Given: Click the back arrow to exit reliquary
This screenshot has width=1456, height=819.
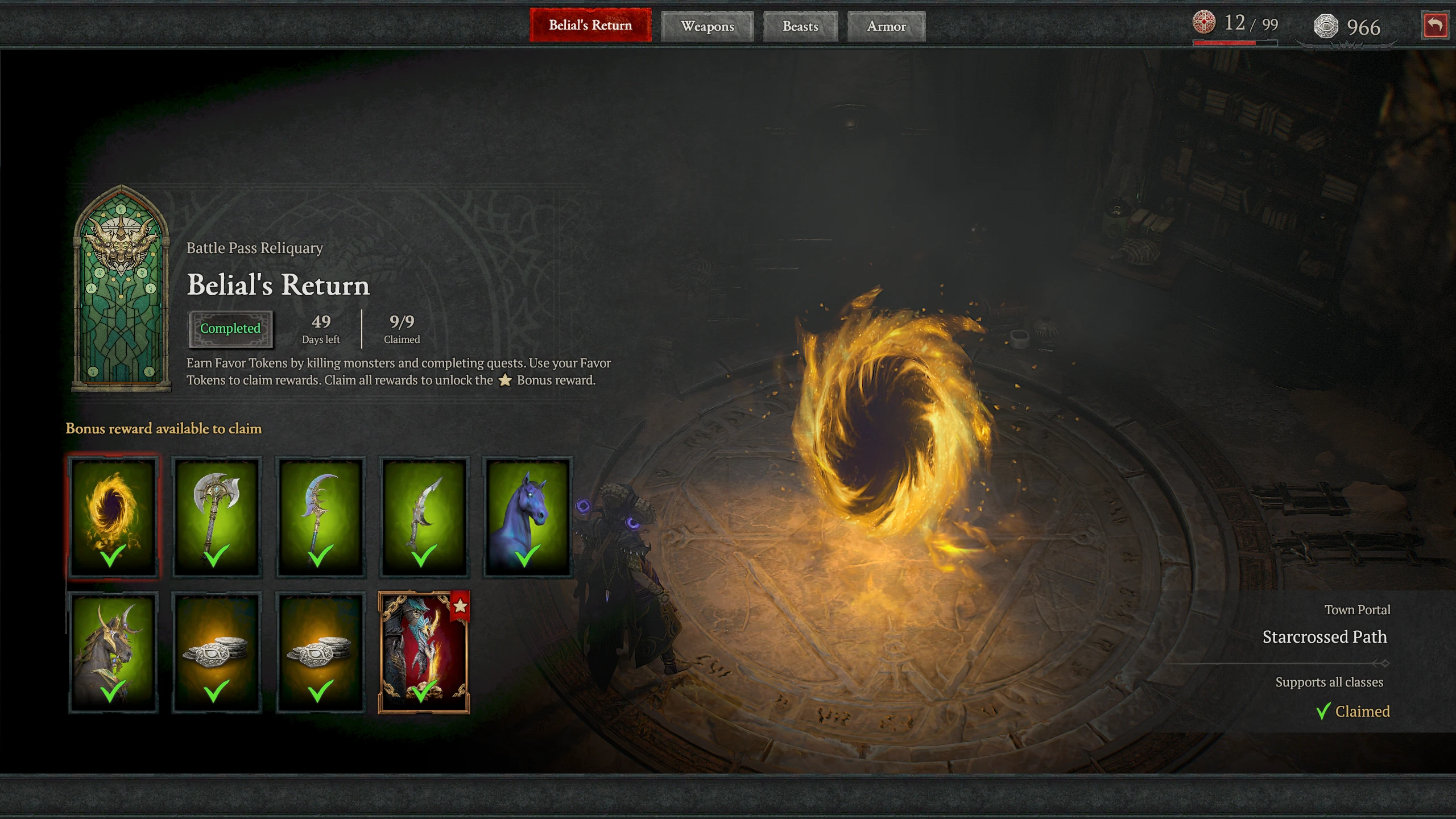Looking at the screenshot, I should pyautogui.click(x=1436, y=25).
